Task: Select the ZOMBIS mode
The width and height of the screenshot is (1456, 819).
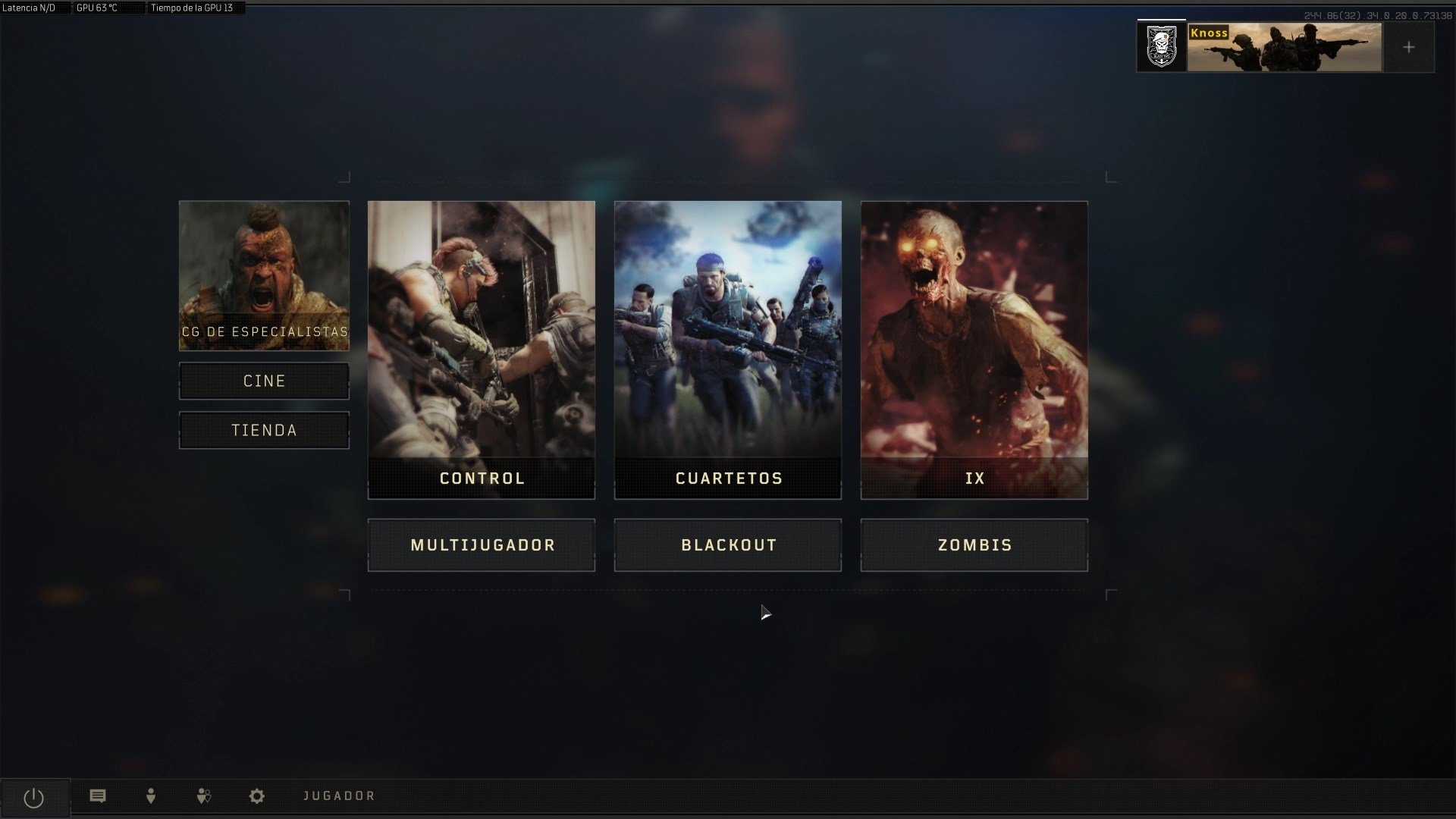Action: click(x=974, y=544)
